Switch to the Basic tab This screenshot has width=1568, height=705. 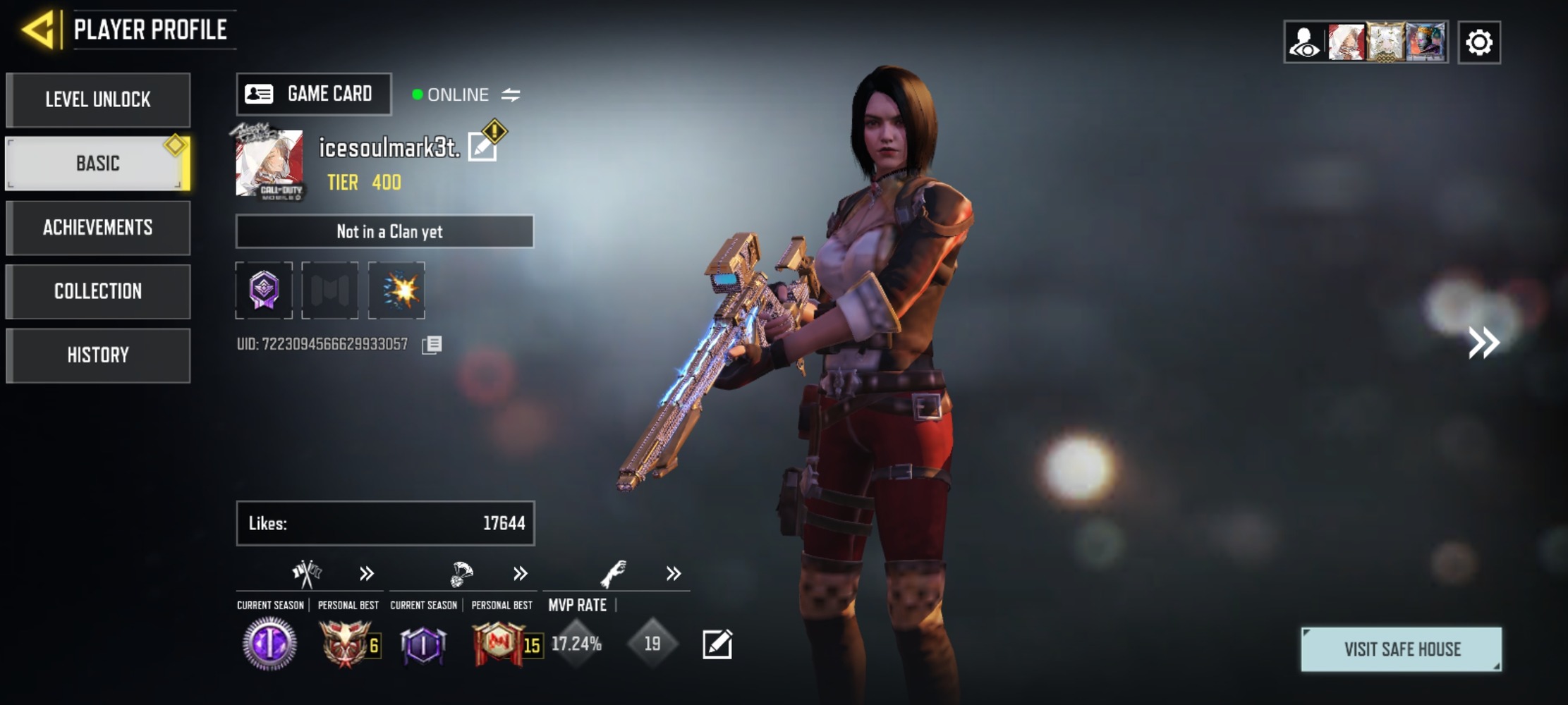[98, 164]
